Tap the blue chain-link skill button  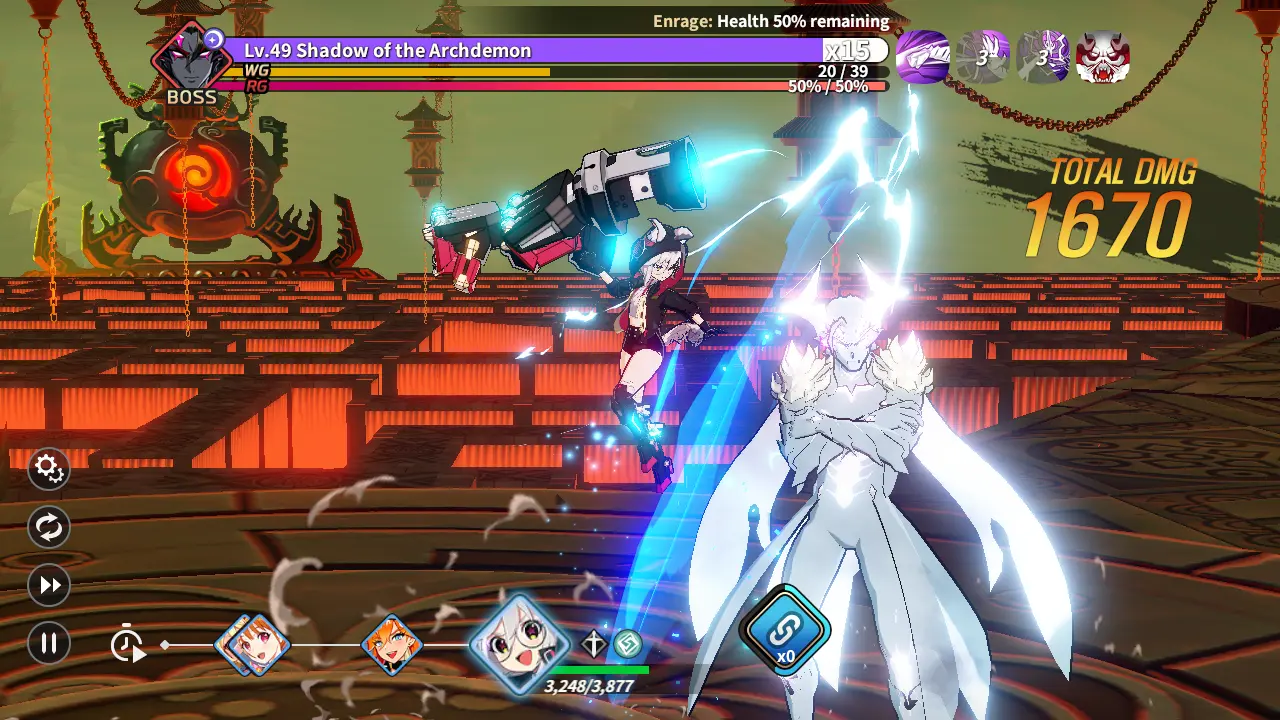tap(786, 630)
